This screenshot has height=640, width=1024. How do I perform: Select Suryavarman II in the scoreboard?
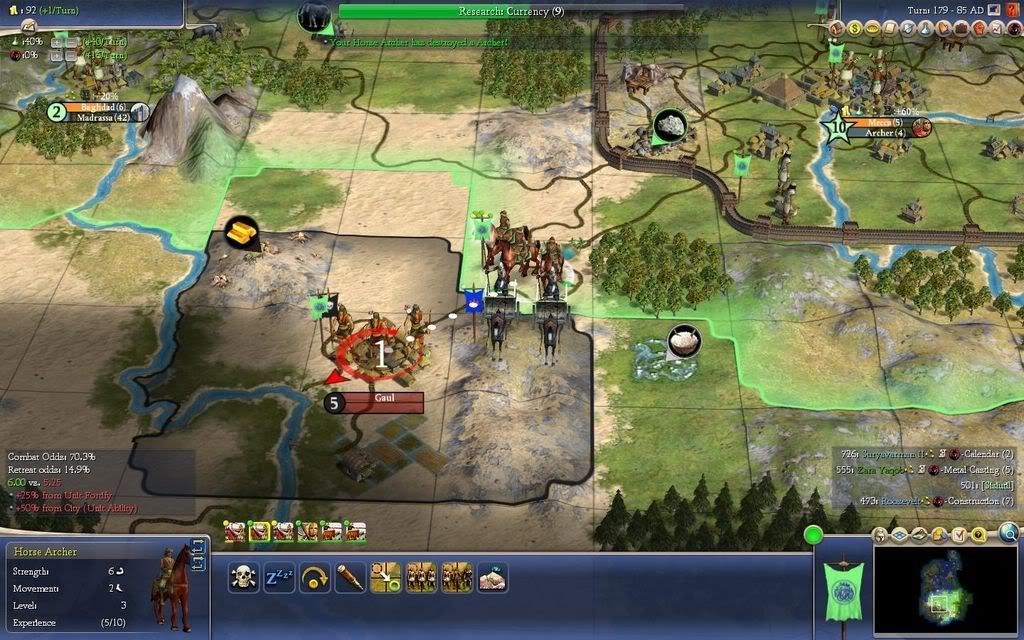[x=879, y=453]
